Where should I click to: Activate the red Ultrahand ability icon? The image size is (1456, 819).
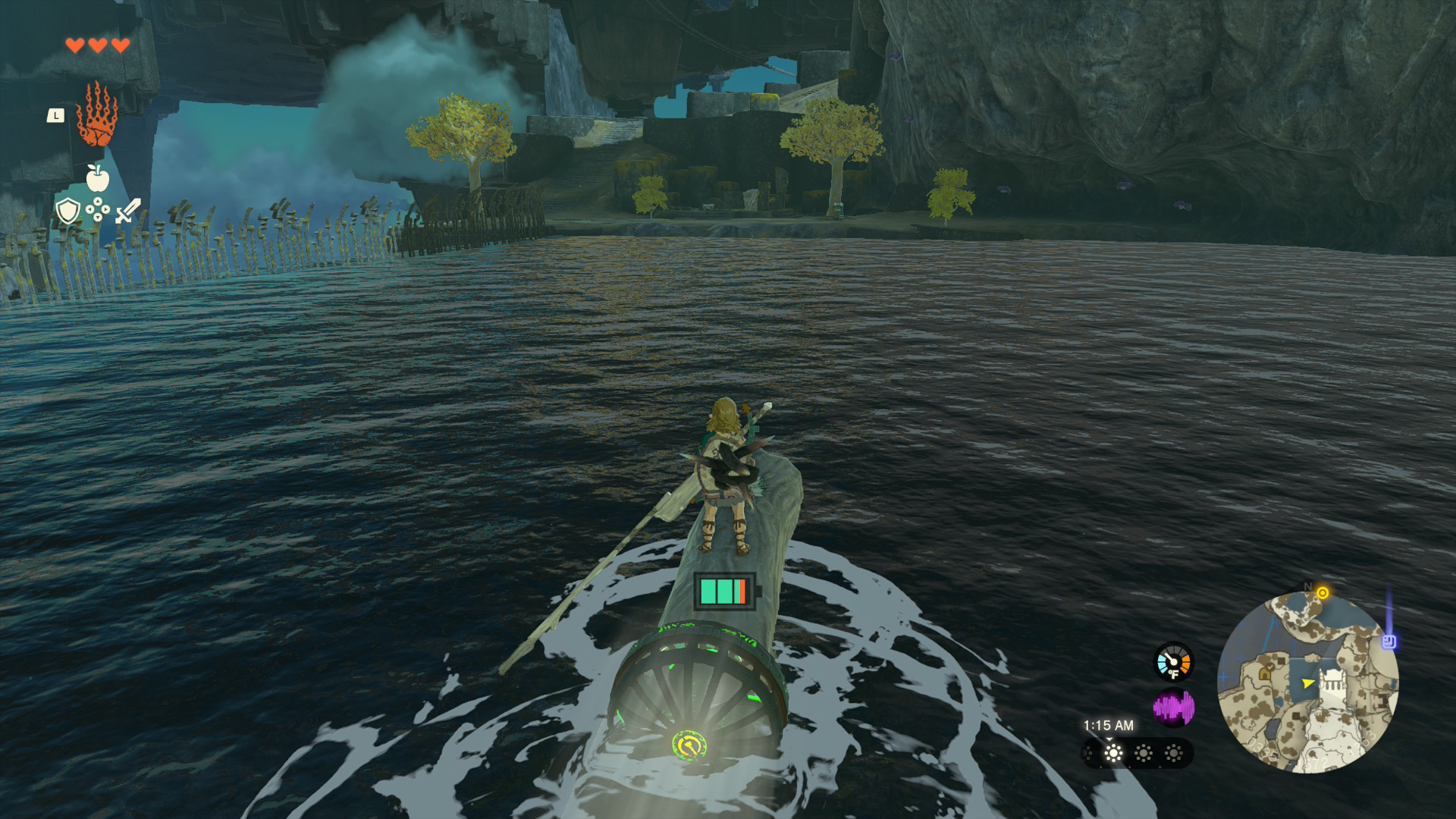coord(96,115)
